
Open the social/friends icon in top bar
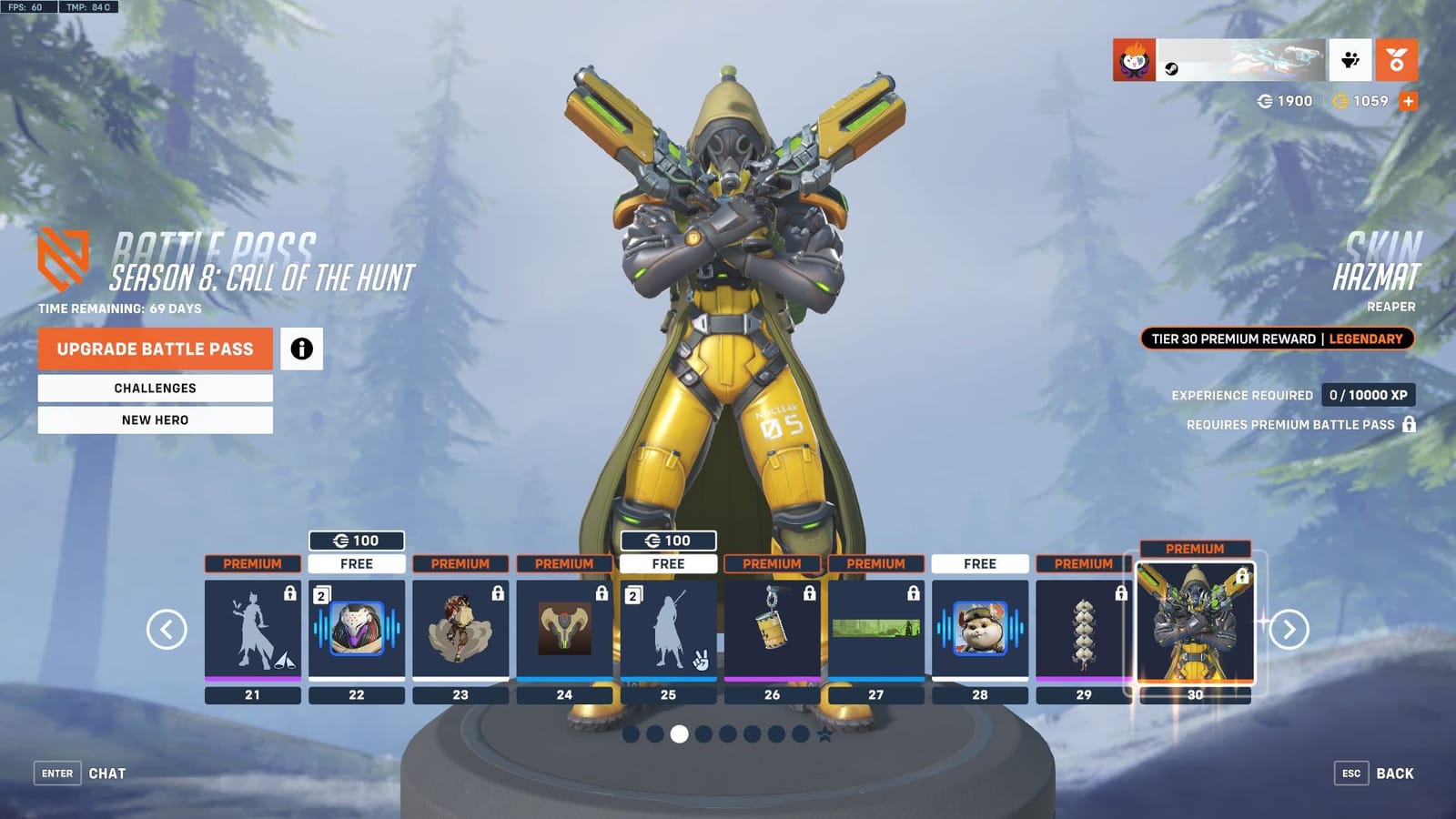[1350, 57]
